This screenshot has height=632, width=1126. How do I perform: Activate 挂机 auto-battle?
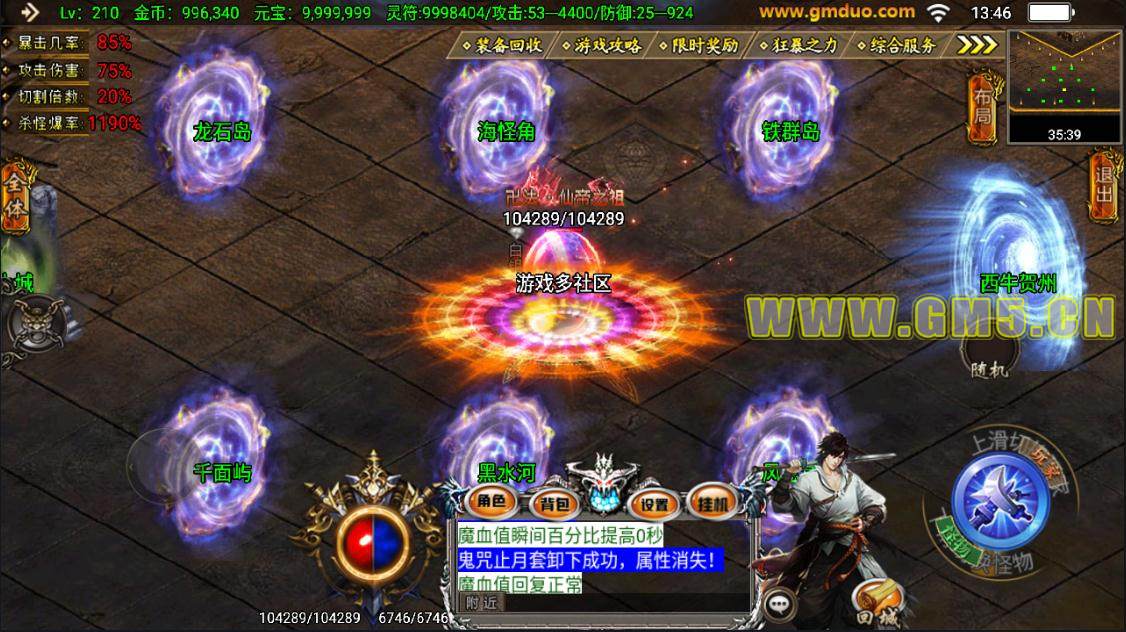pos(714,502)
